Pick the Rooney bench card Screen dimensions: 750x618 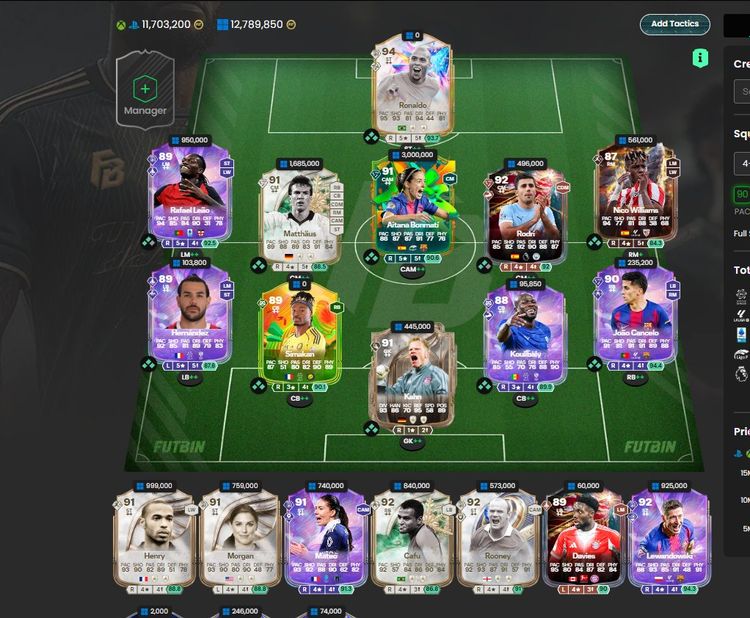pos(496,537)
